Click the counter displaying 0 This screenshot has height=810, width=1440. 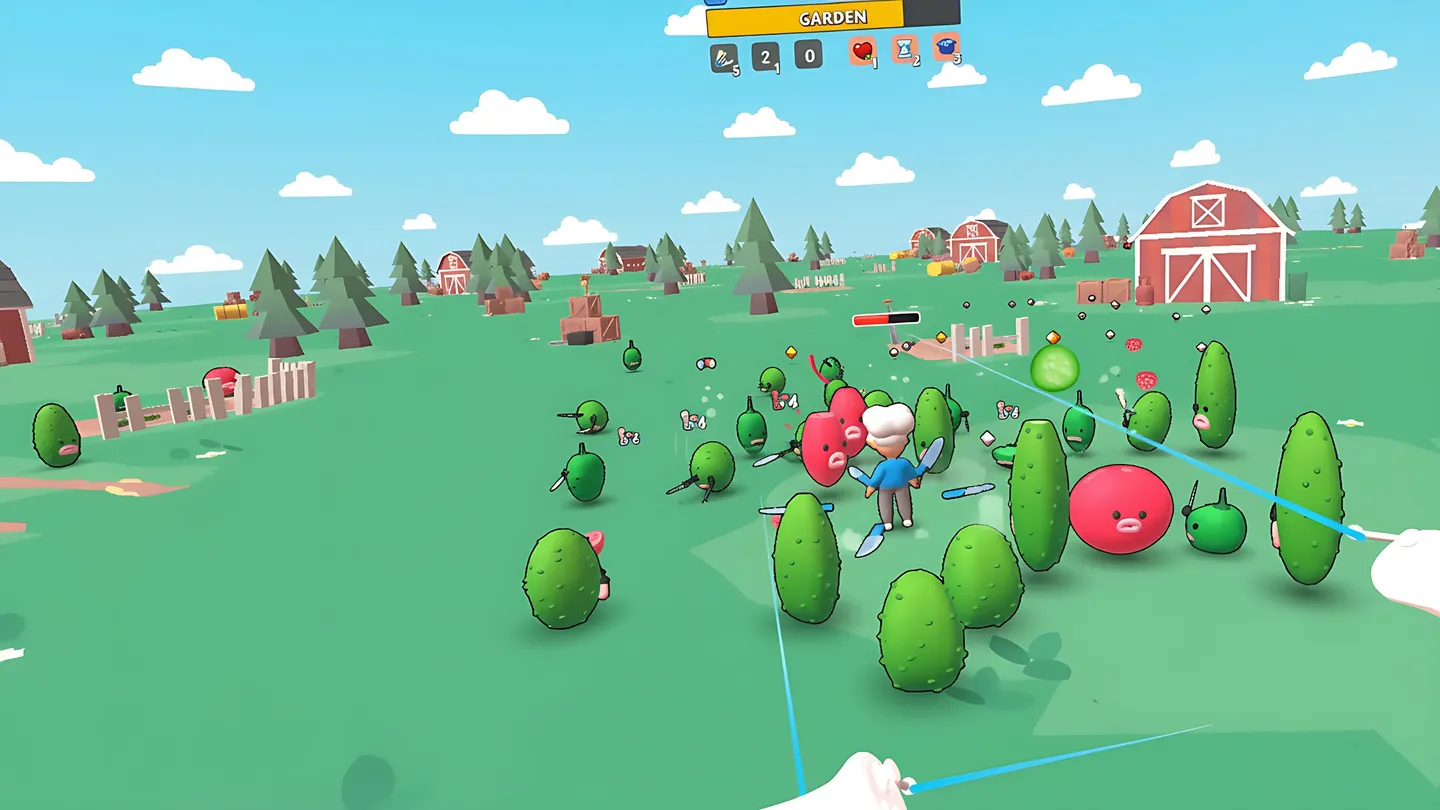(x=809, y=53)
